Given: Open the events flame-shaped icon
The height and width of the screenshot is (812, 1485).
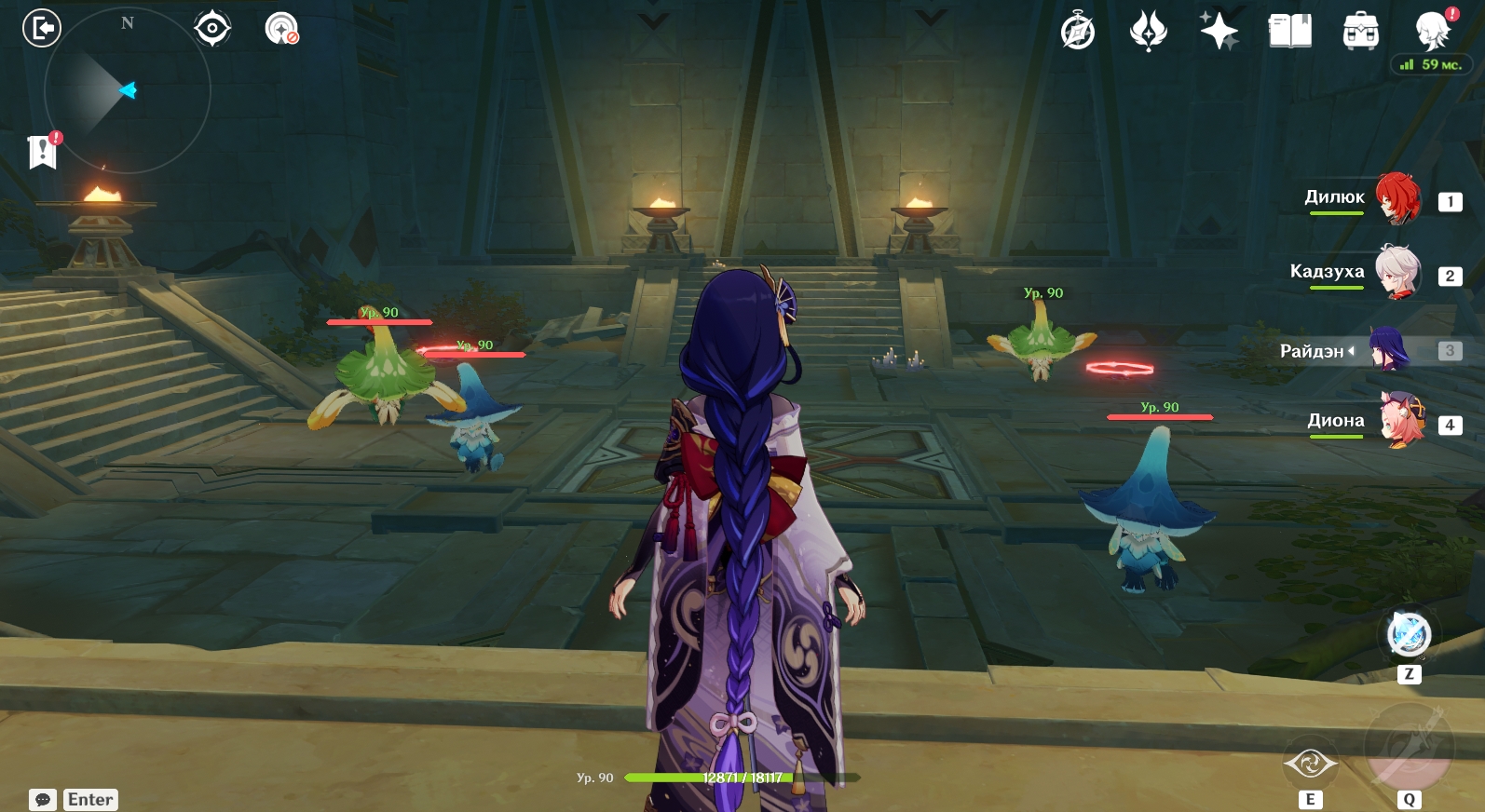Looking at the screenshot, I should click(x=1148, y=31).
